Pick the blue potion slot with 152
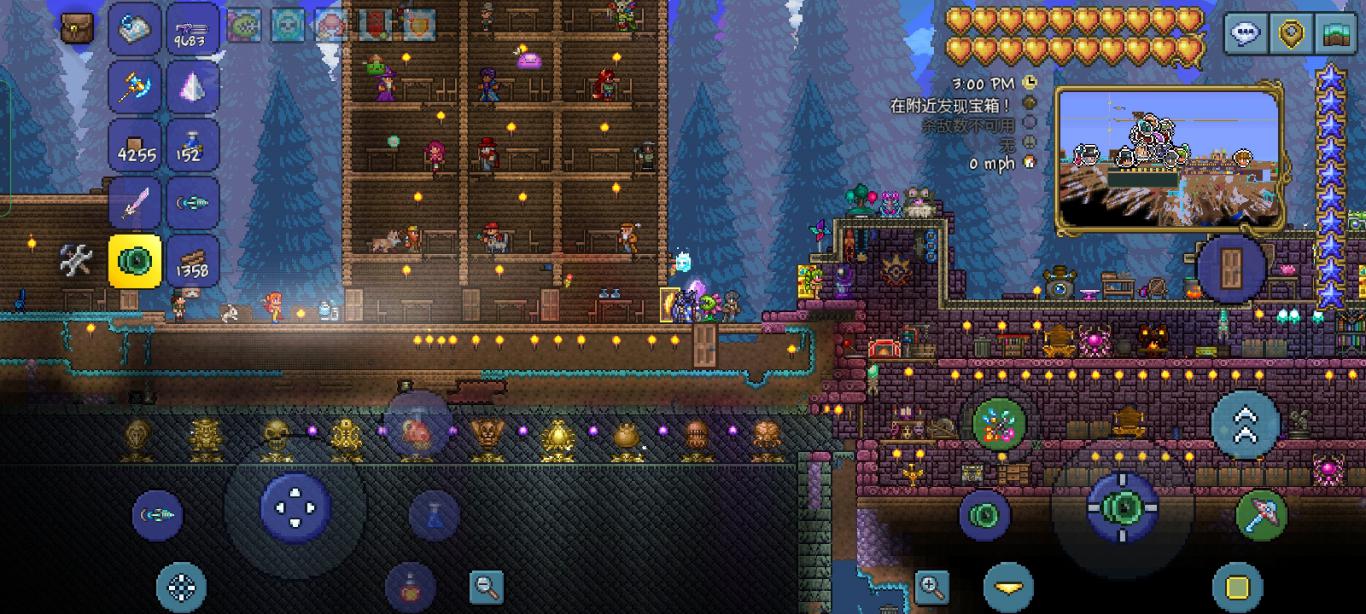Viewport: 1366px width, 614px height. 192,145
